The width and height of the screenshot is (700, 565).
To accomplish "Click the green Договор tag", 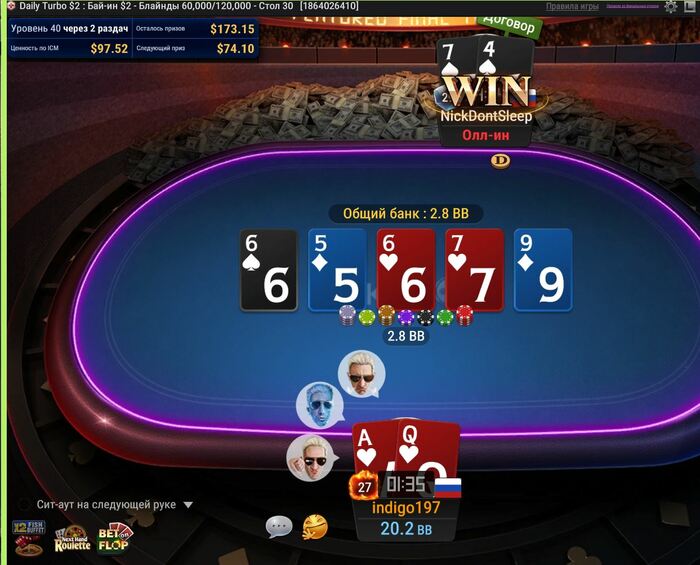I will pyautogui.click(x=507, y=21).
